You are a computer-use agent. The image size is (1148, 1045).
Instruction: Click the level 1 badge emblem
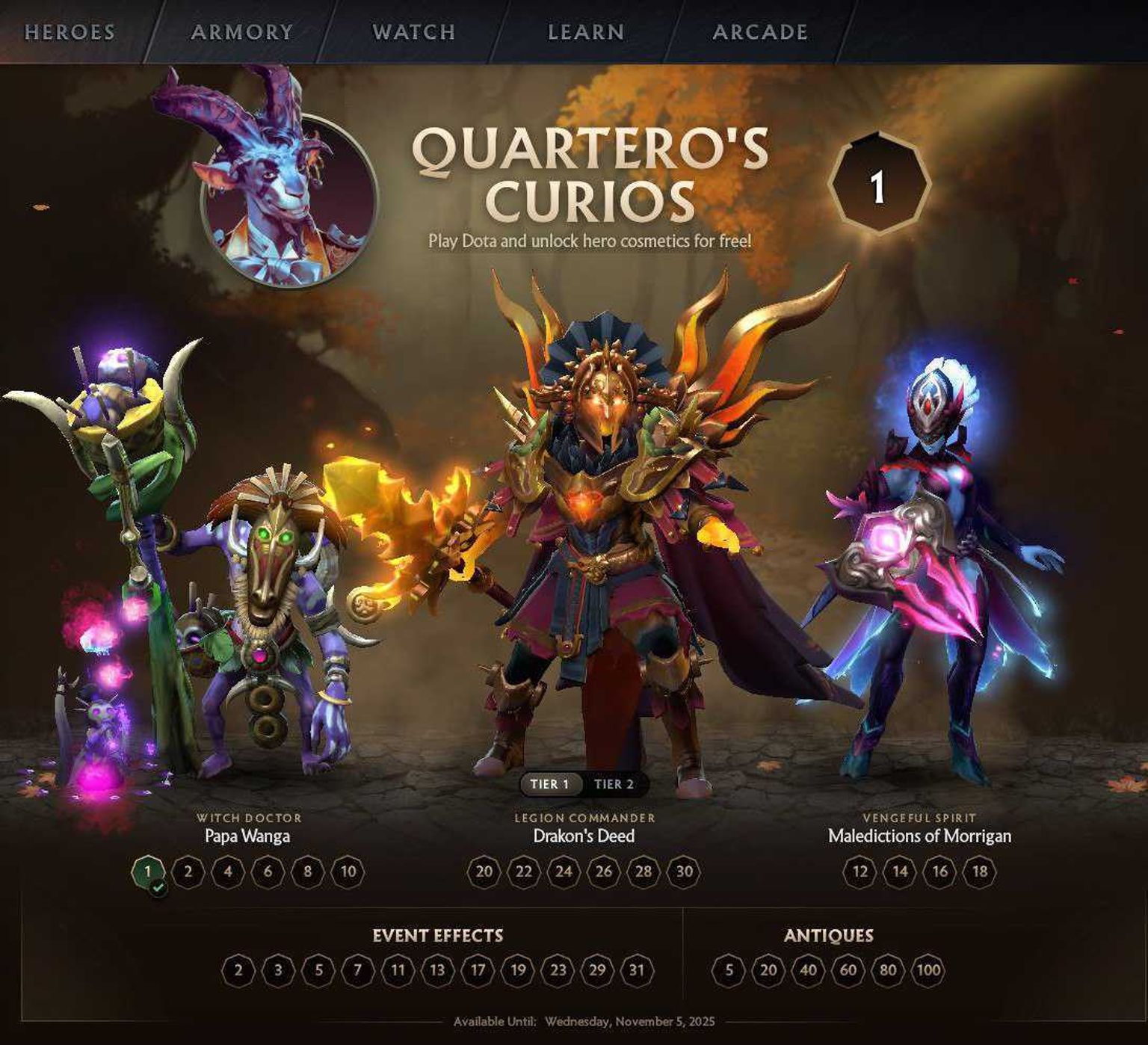[x=877, y=185]
